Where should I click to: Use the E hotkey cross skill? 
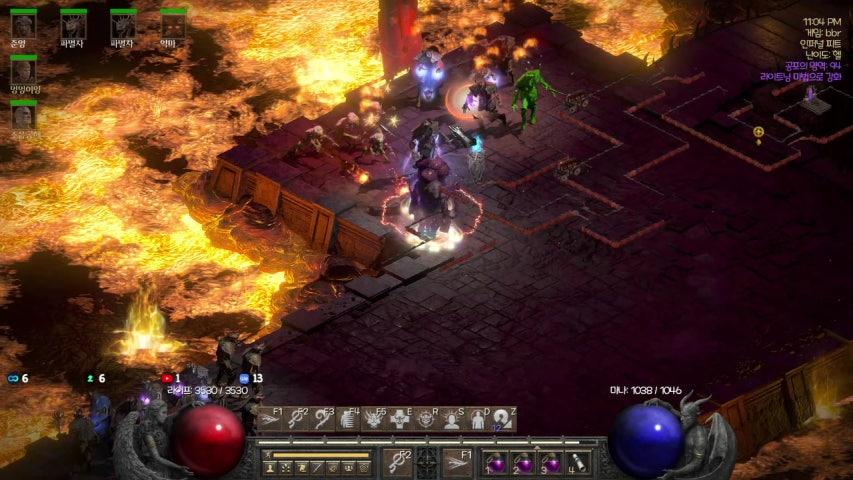(400, 418)
